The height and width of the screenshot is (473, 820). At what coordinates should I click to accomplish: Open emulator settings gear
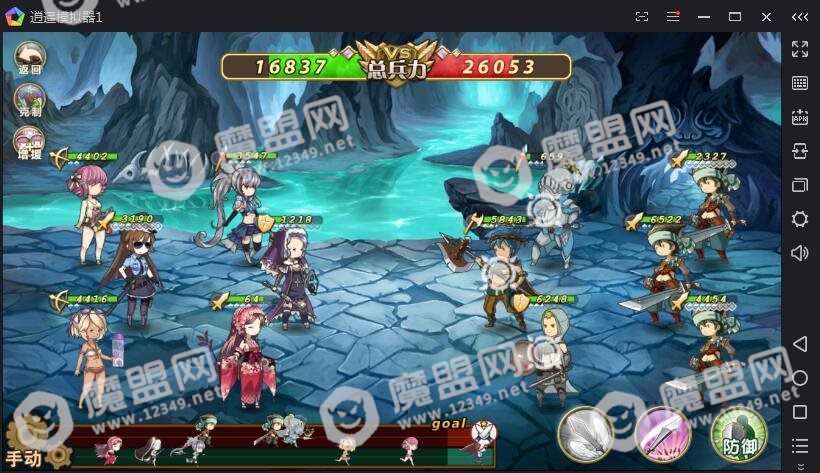[x=800, y=219]
